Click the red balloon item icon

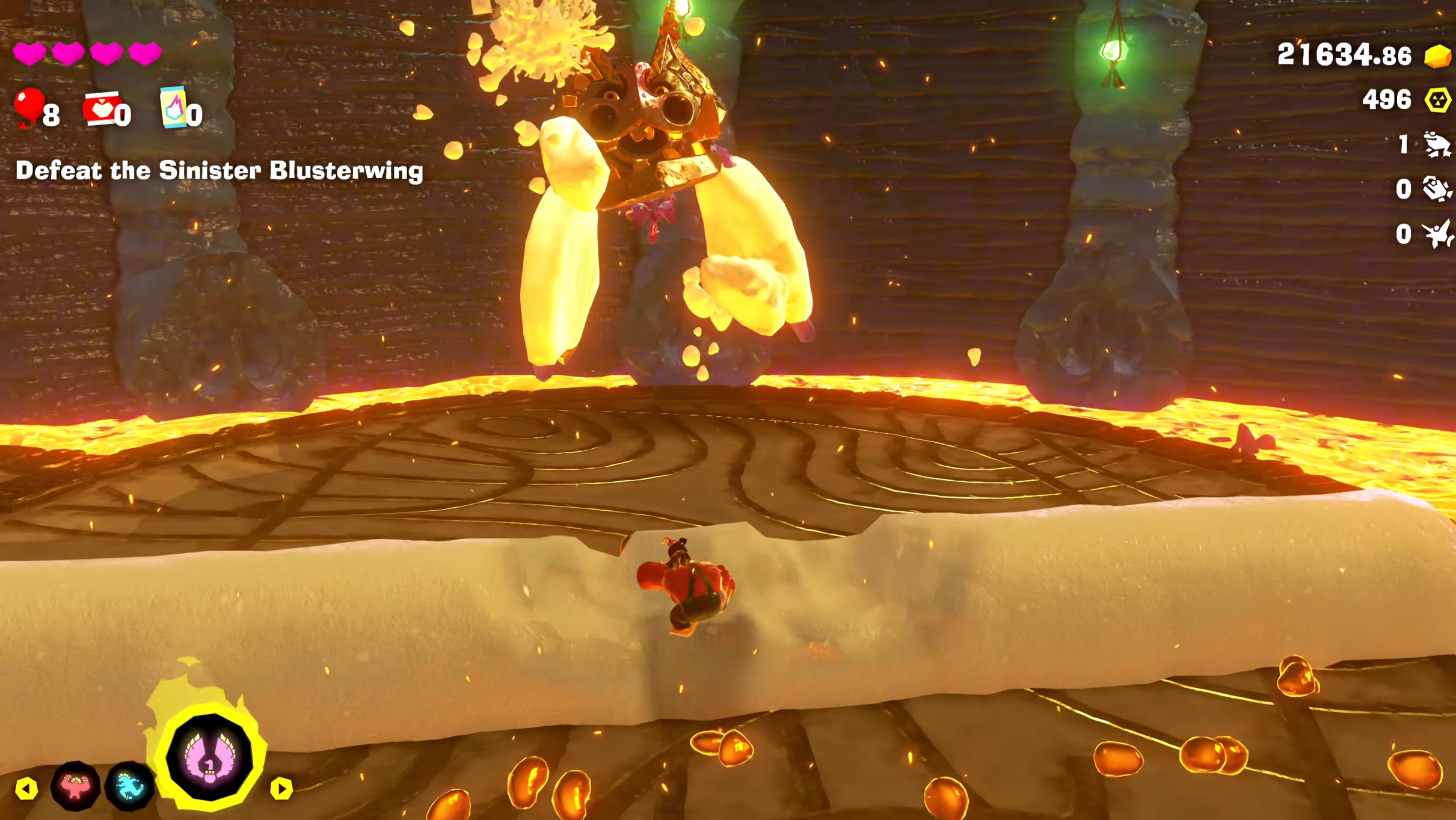point(29,107)
